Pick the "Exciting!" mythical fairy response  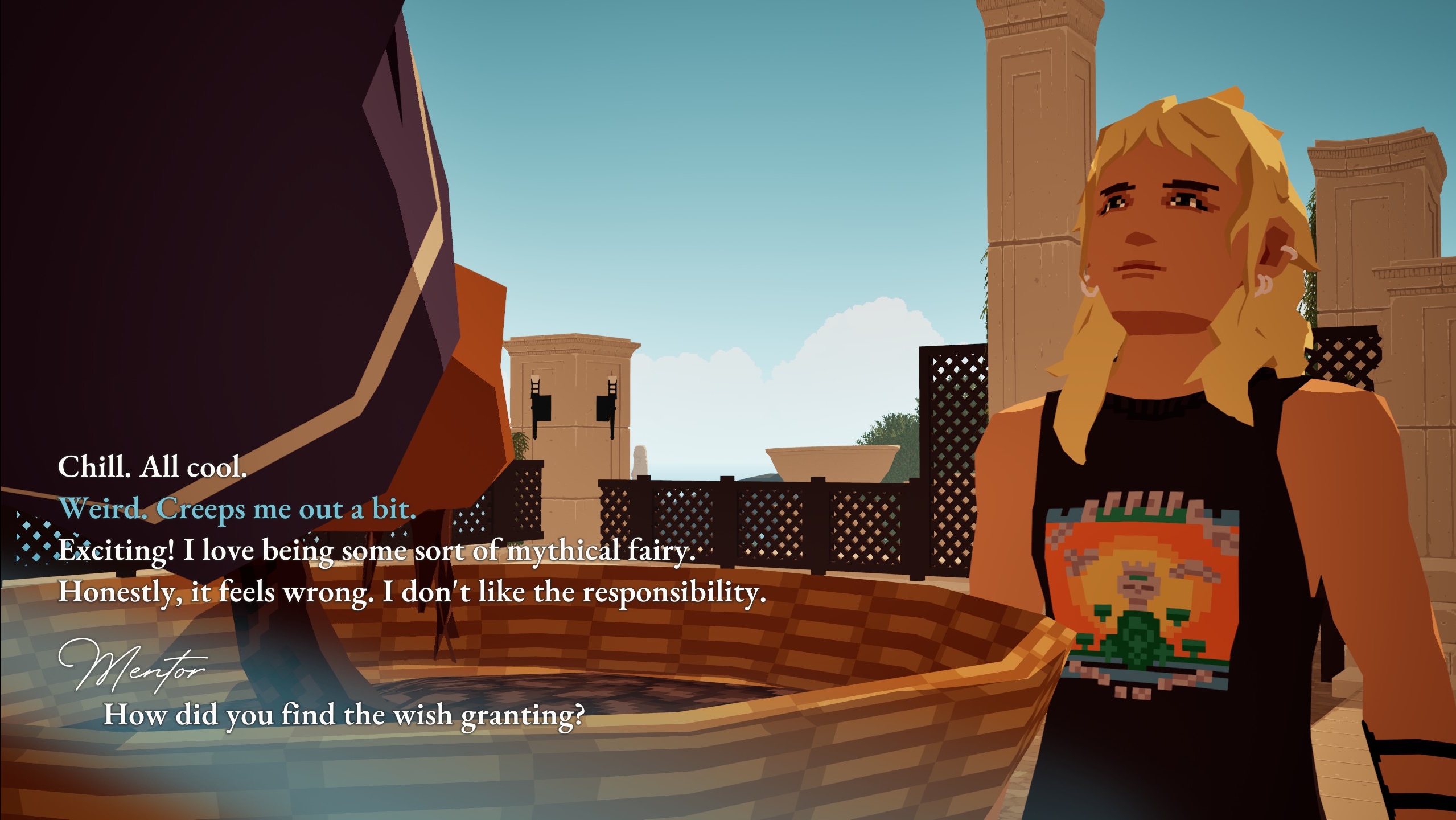click(x=377, y=551)
